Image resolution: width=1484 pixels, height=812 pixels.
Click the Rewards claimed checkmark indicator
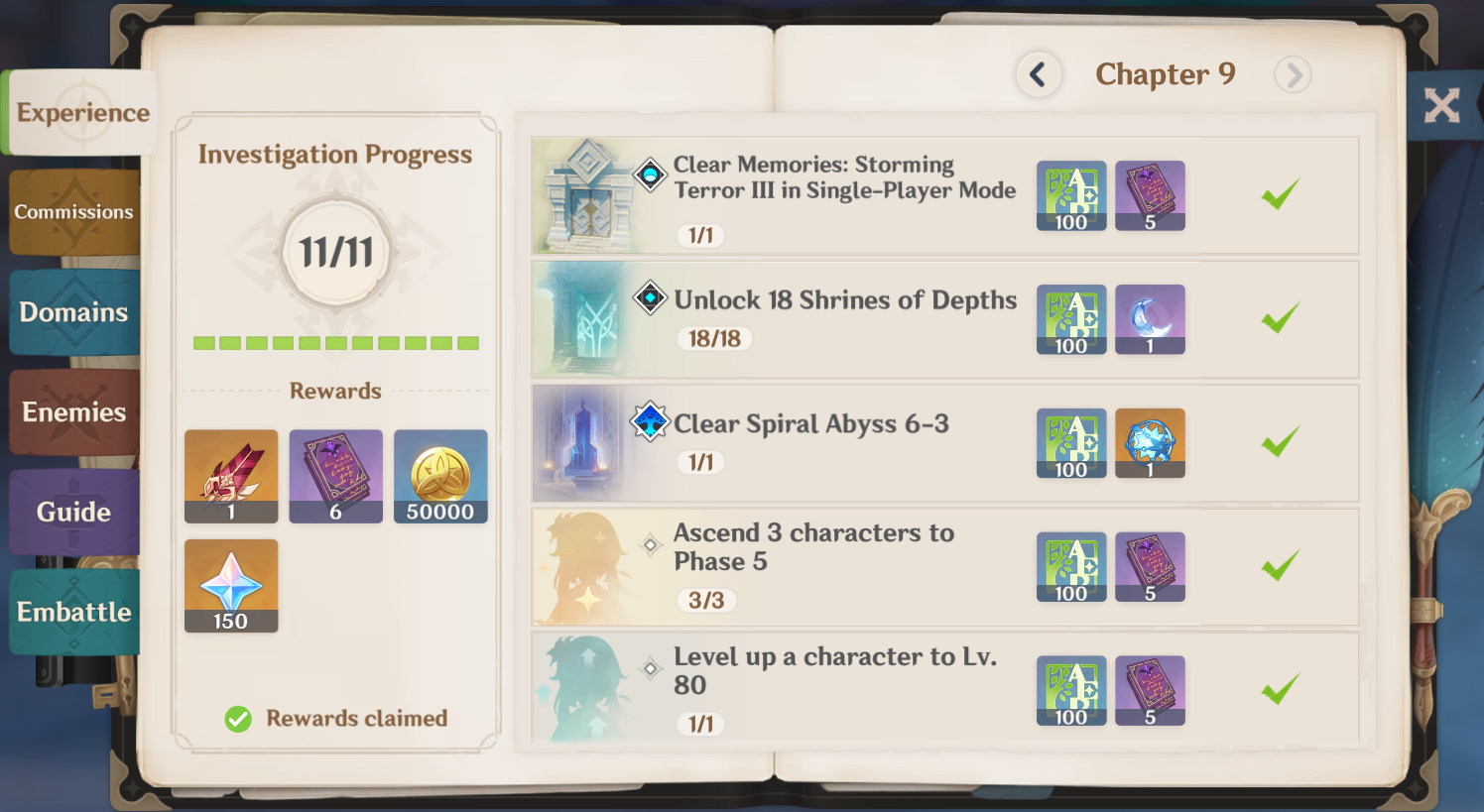pos(238,718)
